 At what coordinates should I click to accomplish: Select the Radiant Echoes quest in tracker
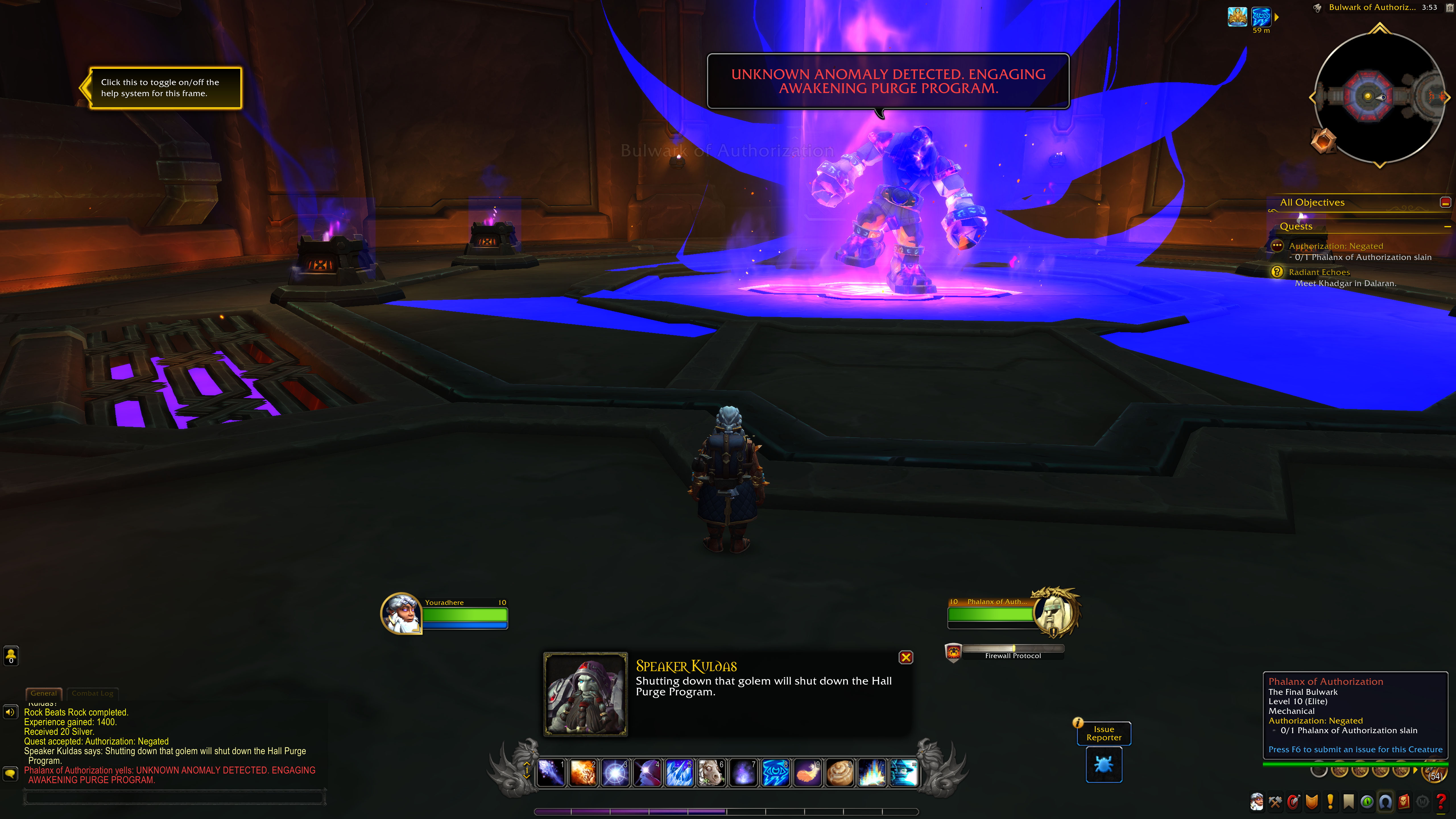point(1319,272)
